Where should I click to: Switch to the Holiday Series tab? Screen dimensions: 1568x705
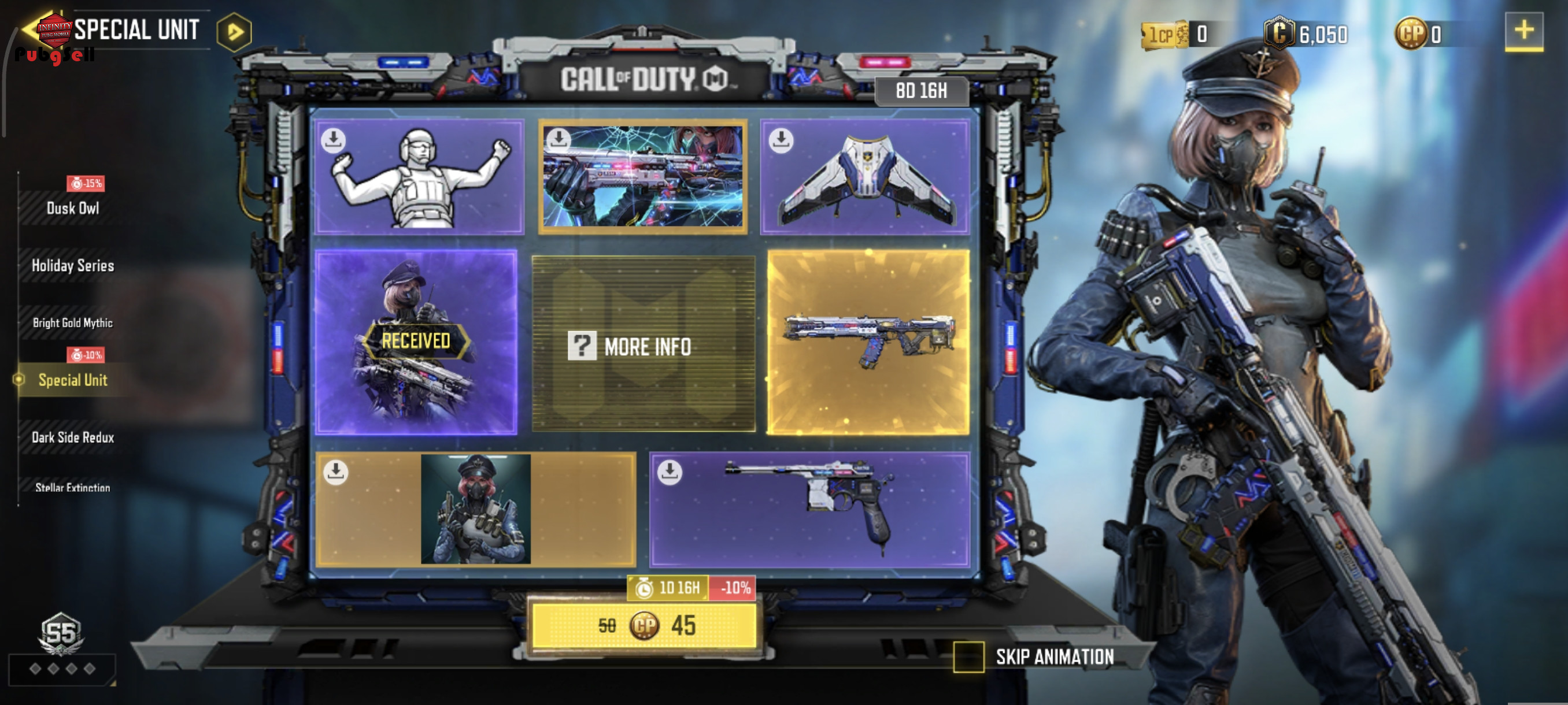click(x=73, y=265)
